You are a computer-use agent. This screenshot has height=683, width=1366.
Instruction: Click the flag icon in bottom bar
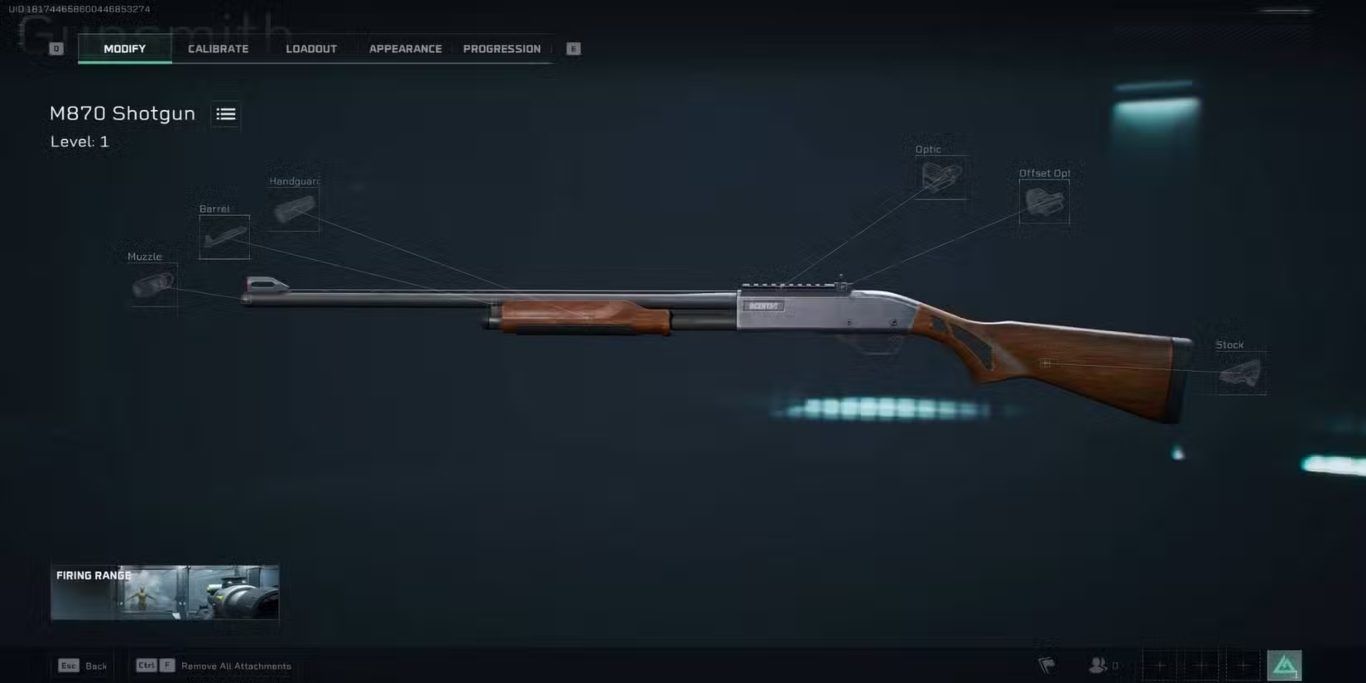click(1046, 665)
